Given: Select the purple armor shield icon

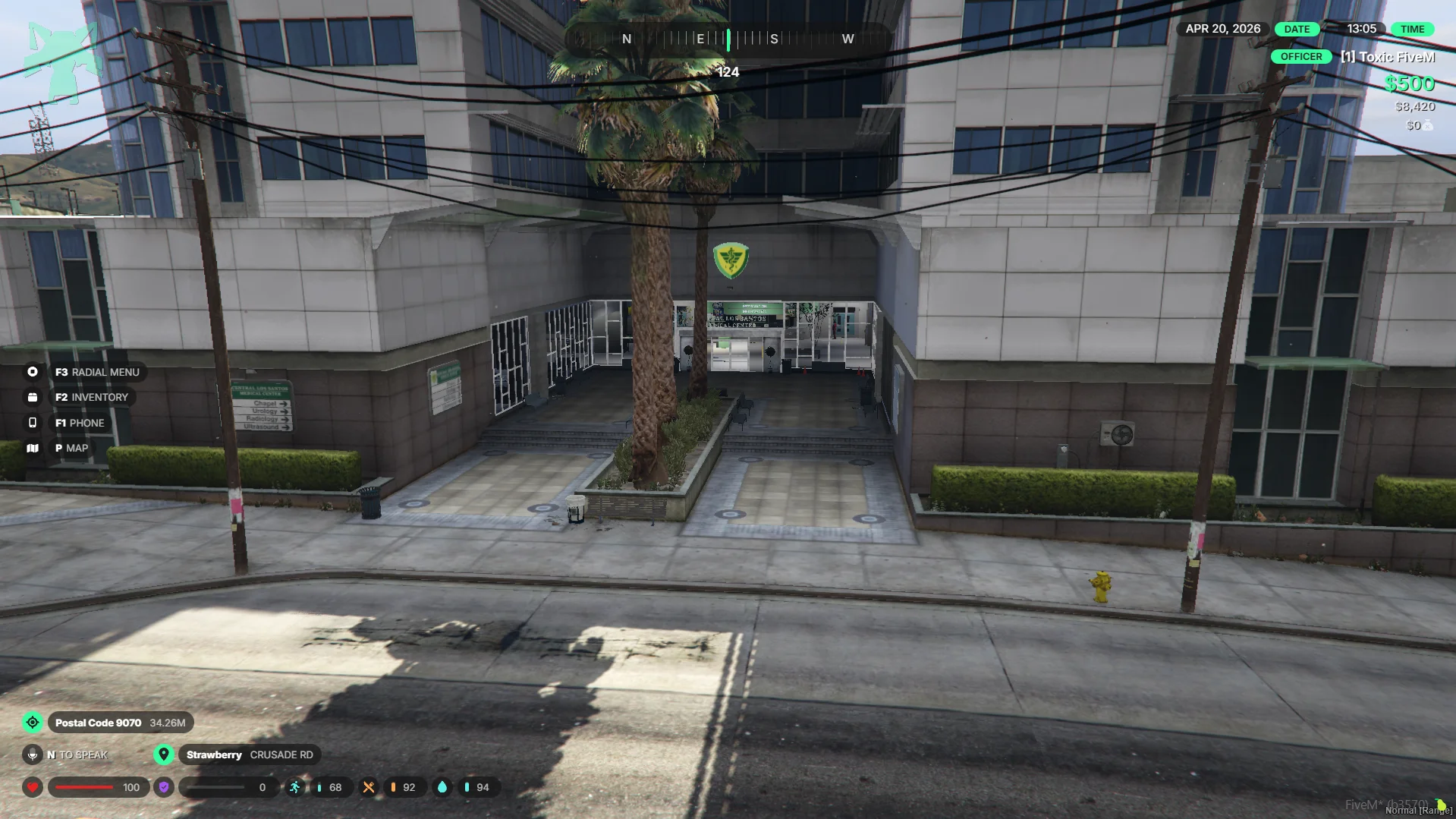Looking at the screenshot, I should [164, 787].
